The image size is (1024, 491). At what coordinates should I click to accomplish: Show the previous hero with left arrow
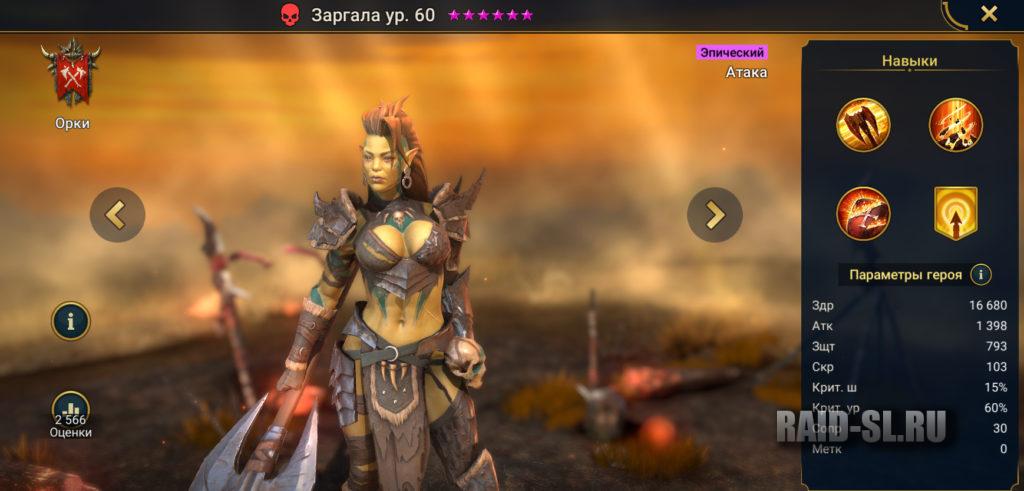click(x=117, y=215)
